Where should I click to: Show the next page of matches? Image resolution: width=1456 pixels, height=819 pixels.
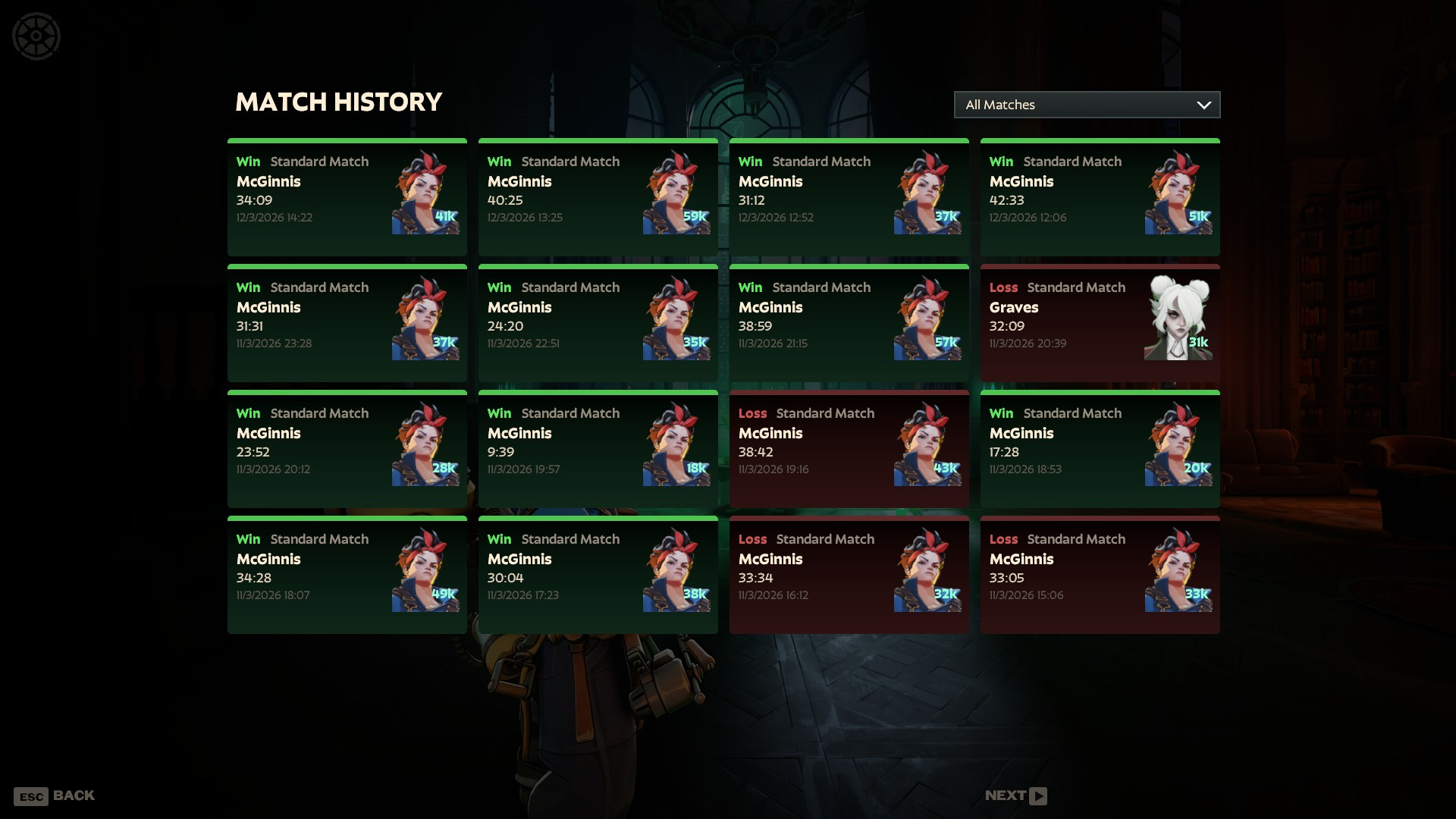(1015, 795)
